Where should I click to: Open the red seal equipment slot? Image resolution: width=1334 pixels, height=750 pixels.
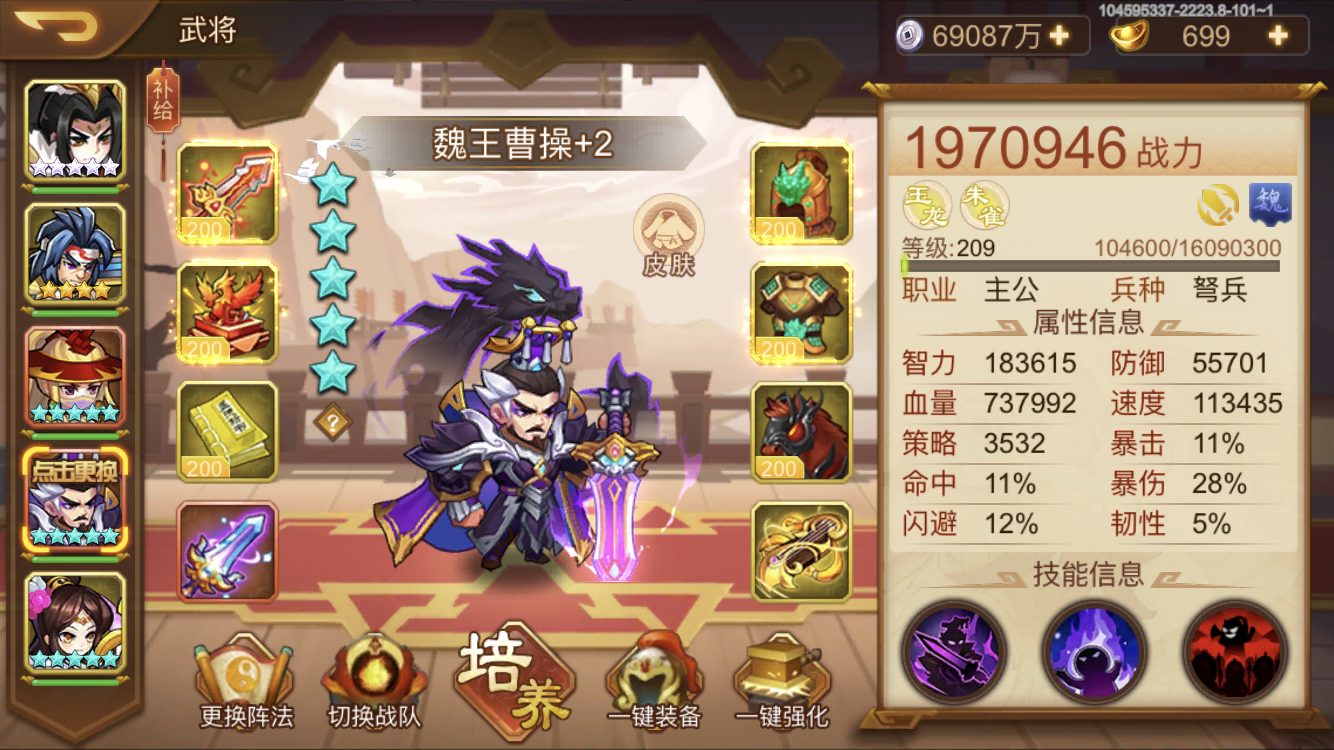[x=227, y=313]
